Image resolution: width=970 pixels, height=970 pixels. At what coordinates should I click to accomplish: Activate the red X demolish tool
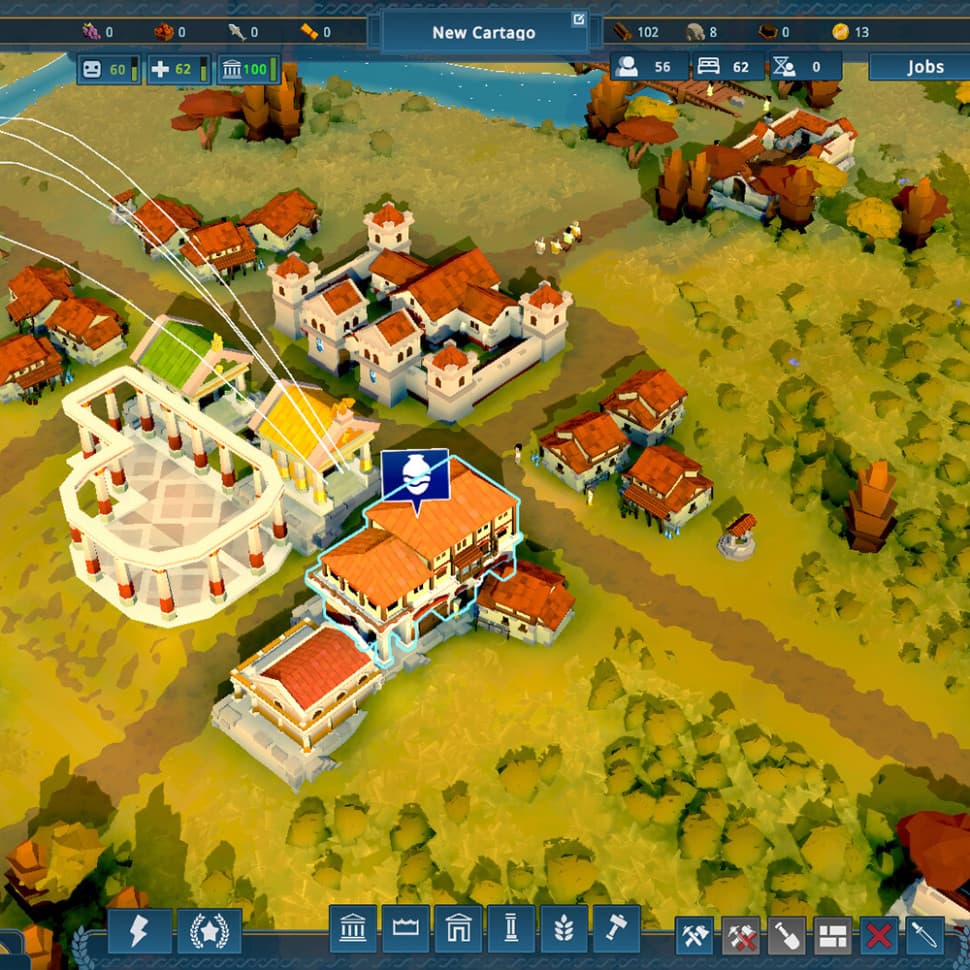tap(879, 936)
